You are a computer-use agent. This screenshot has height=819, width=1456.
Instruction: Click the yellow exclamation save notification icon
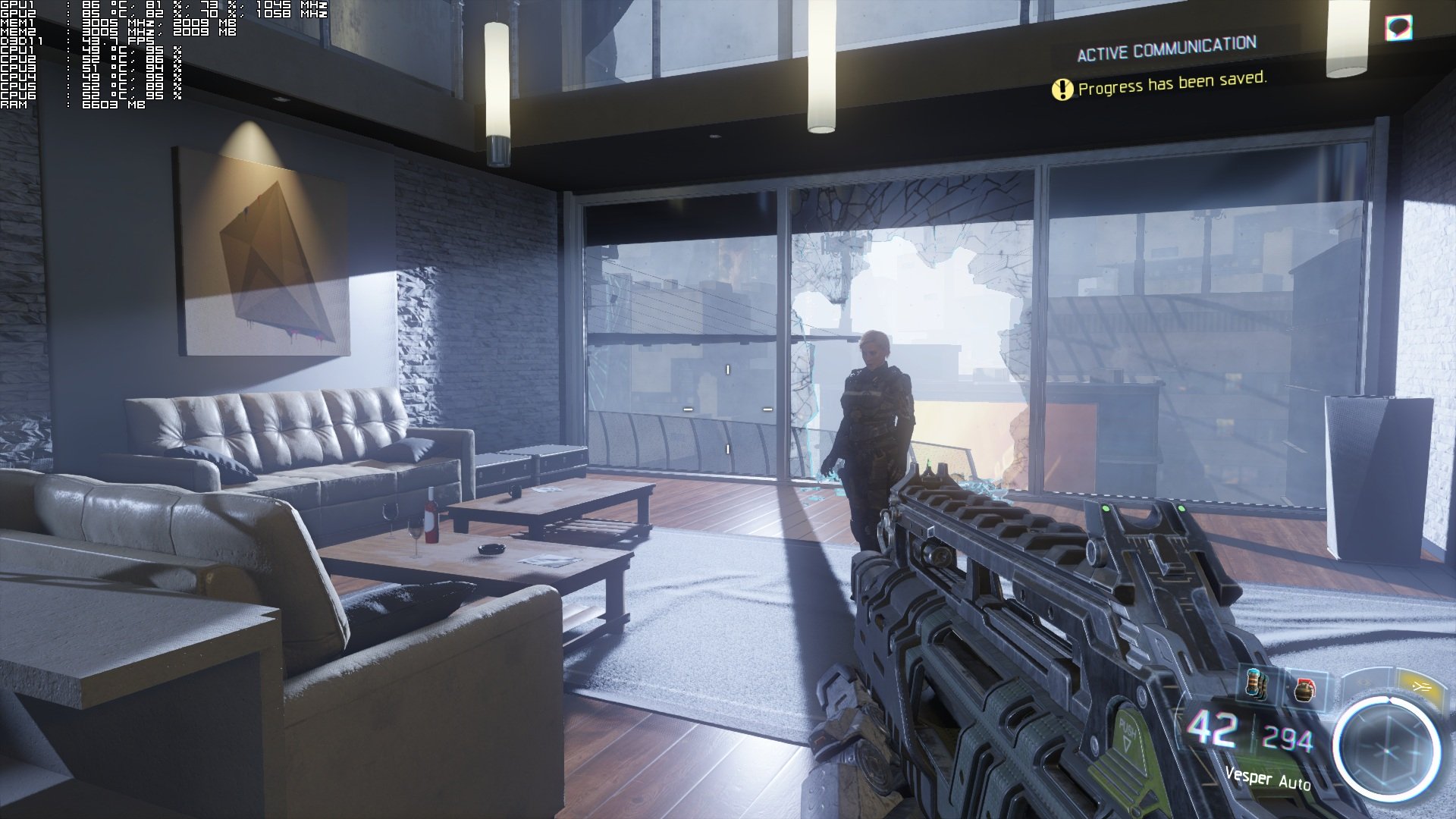coord(1062,90)
